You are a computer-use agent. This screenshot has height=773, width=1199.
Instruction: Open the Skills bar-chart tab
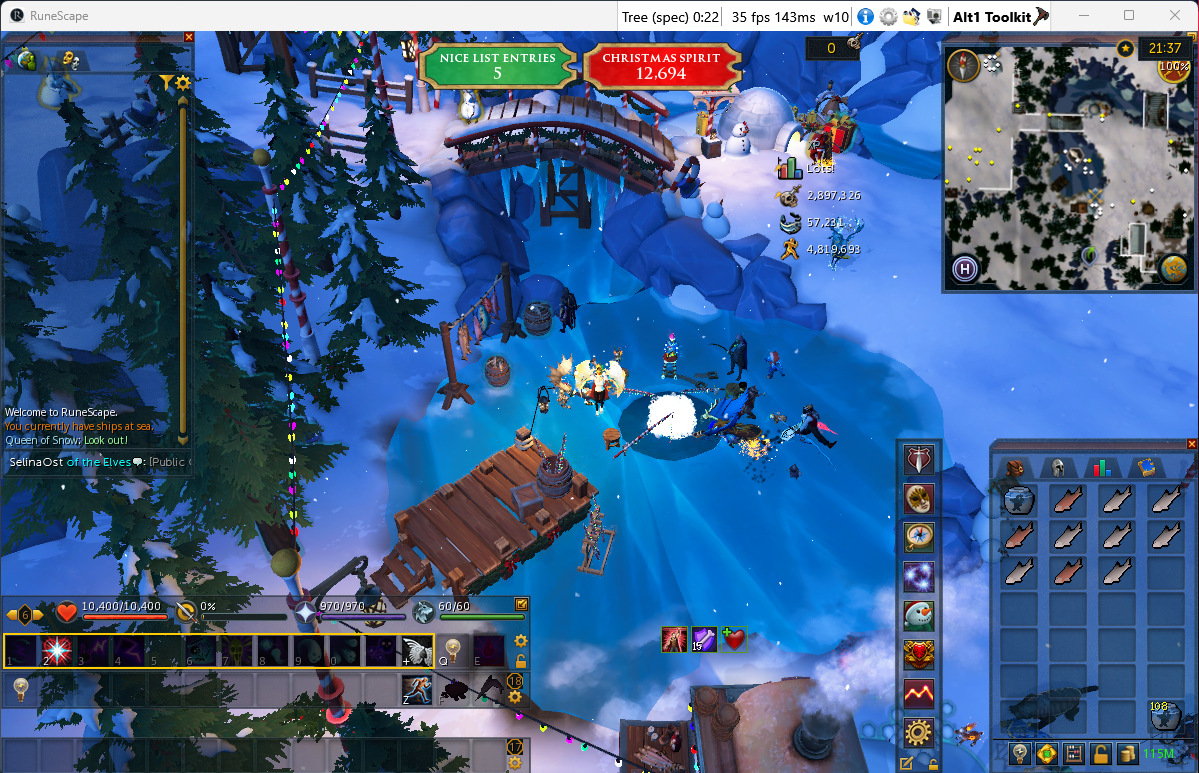1101,467
